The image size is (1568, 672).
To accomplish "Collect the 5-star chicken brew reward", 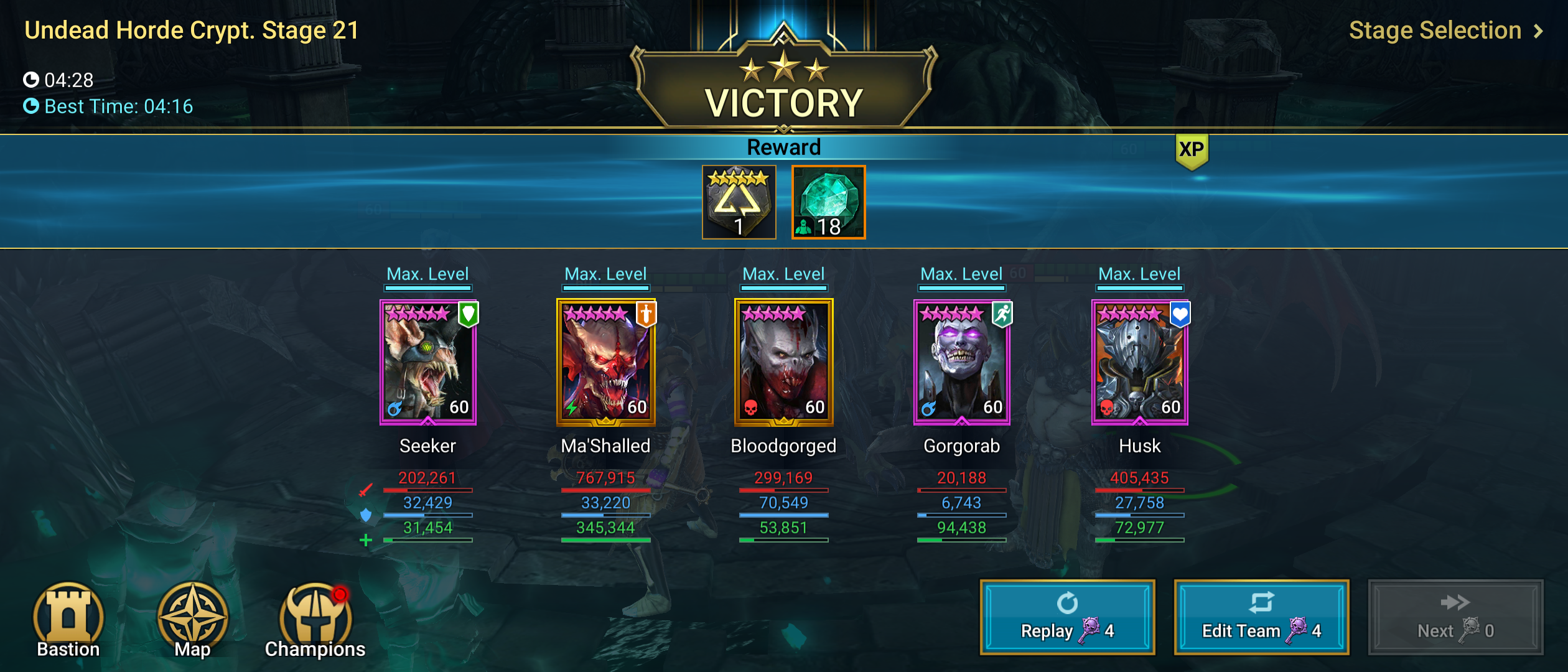I will (x=740, y=202).
